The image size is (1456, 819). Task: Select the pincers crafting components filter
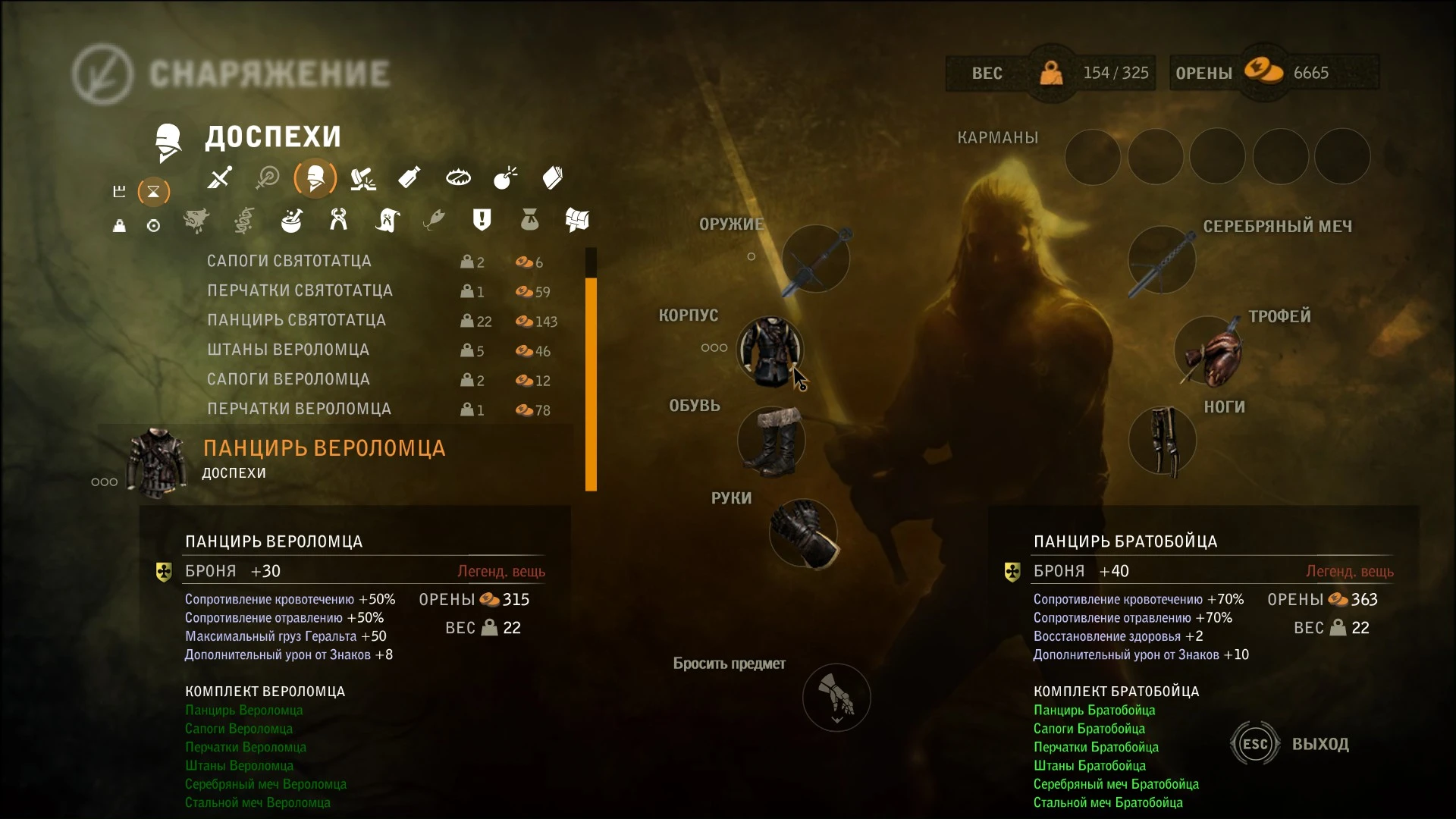(339, 221)
